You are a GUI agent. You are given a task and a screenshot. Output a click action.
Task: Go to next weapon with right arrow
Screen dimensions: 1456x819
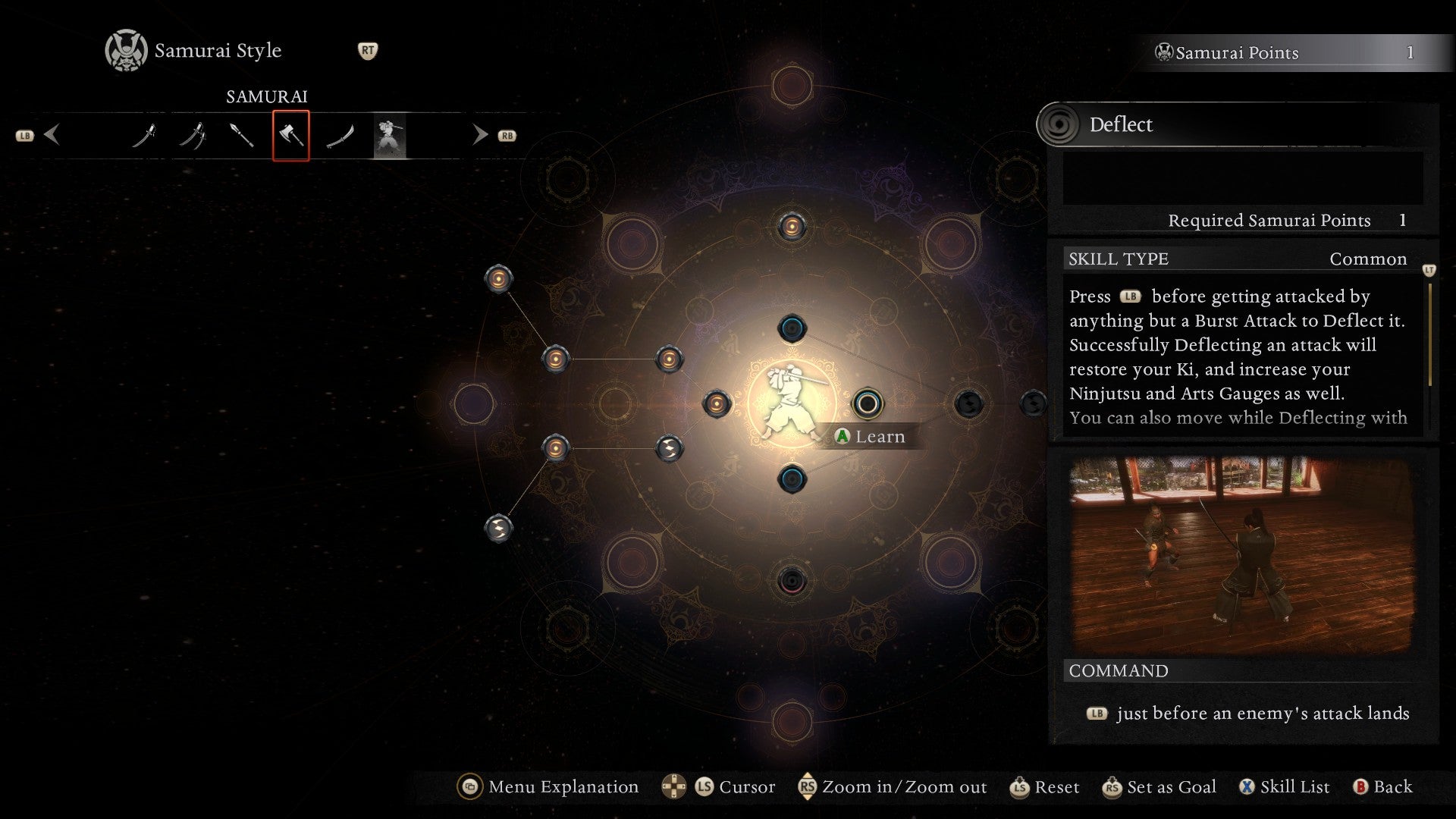480,136
